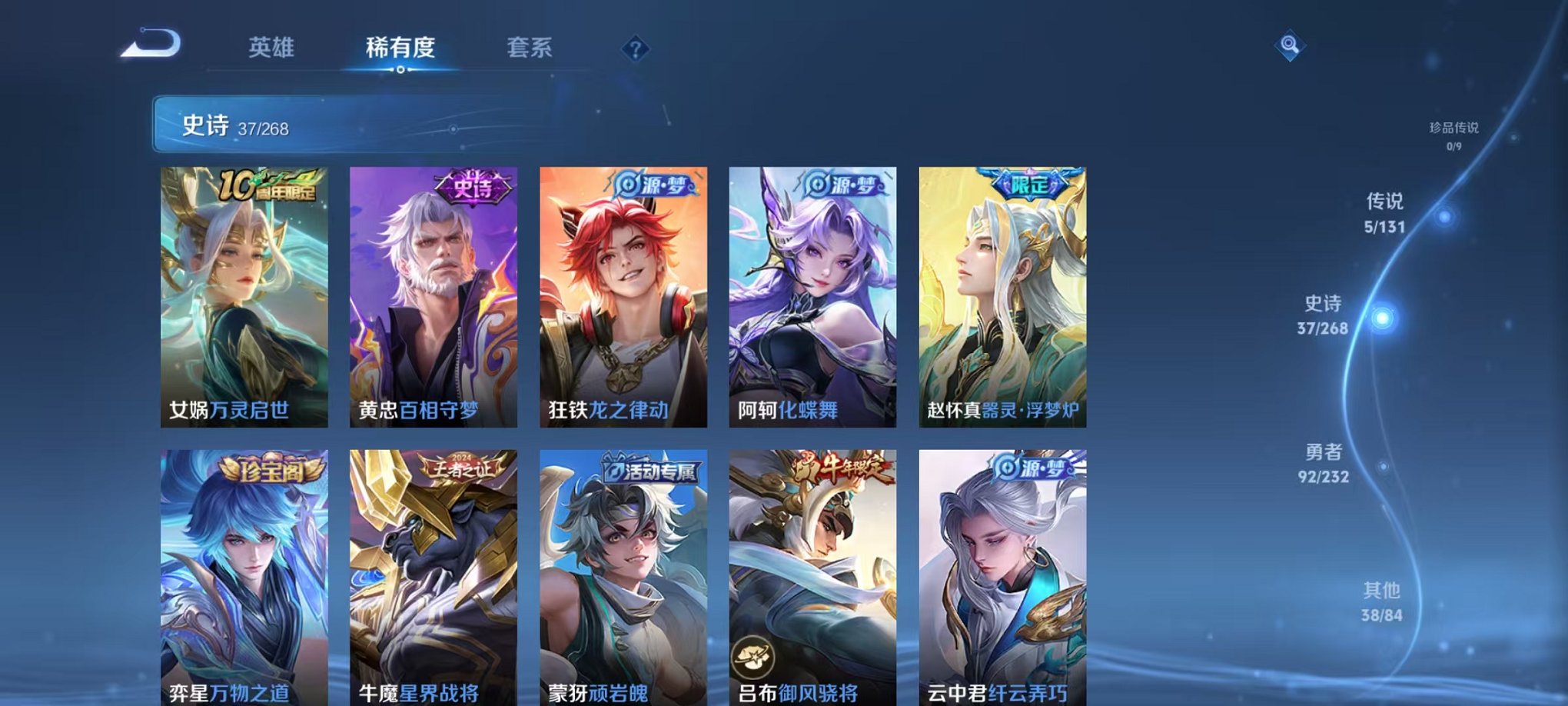
Task: Select the 稀有度 tab
Action: click(x=400, y=48)
